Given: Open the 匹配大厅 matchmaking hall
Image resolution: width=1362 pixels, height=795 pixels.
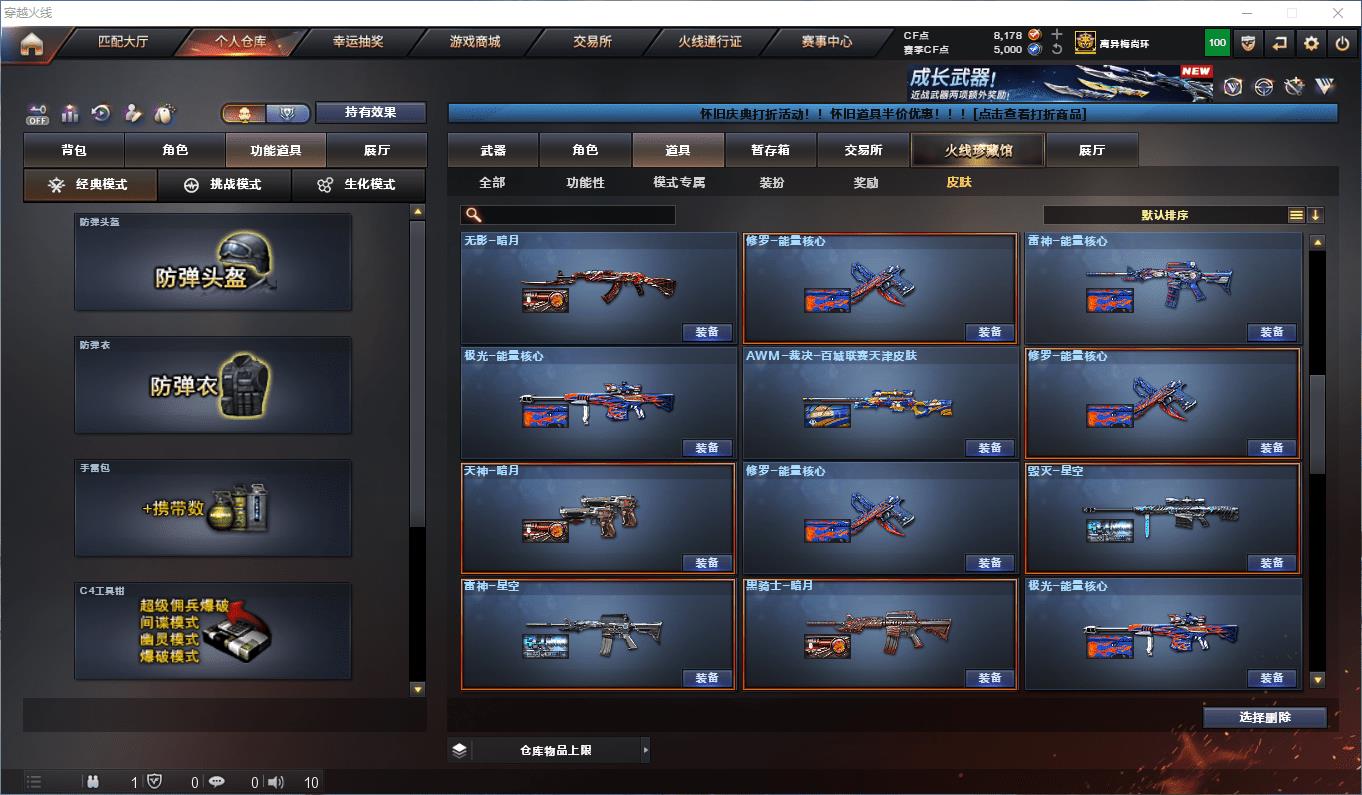Looking at the screenshot, I should 122,42.
